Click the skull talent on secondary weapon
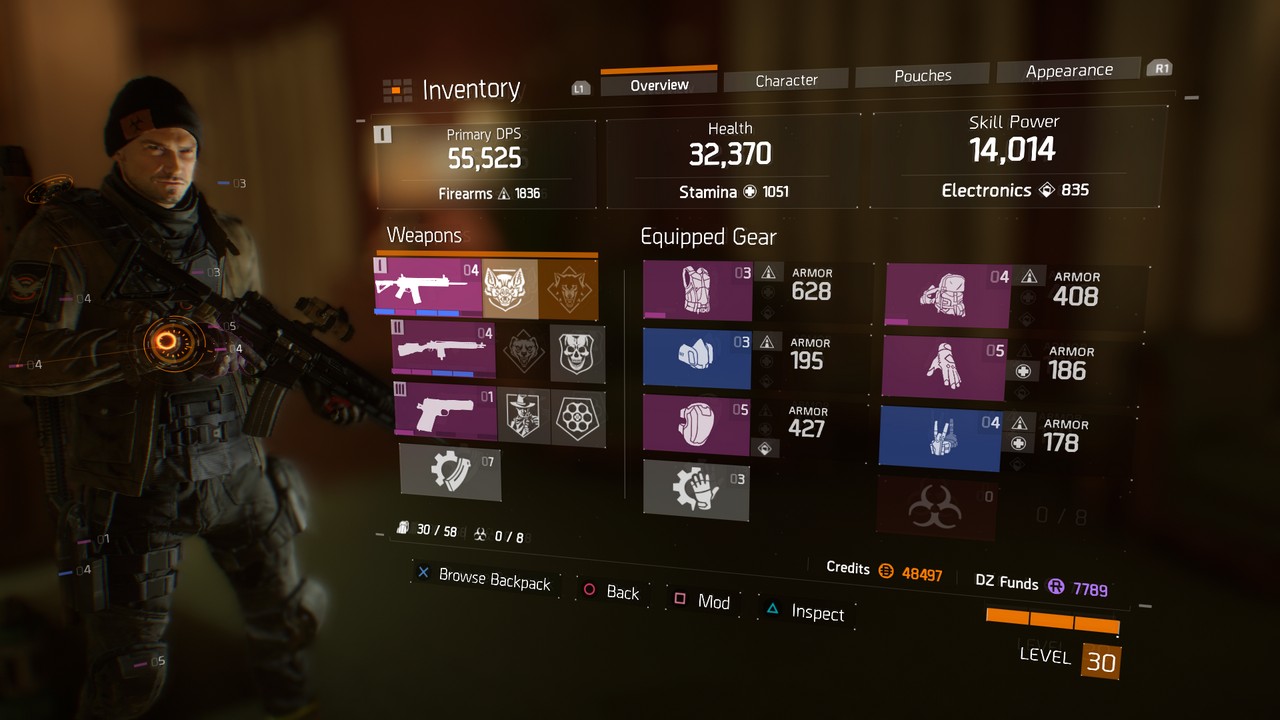Viewport: 1280px width, 720px height. [578, 353]
